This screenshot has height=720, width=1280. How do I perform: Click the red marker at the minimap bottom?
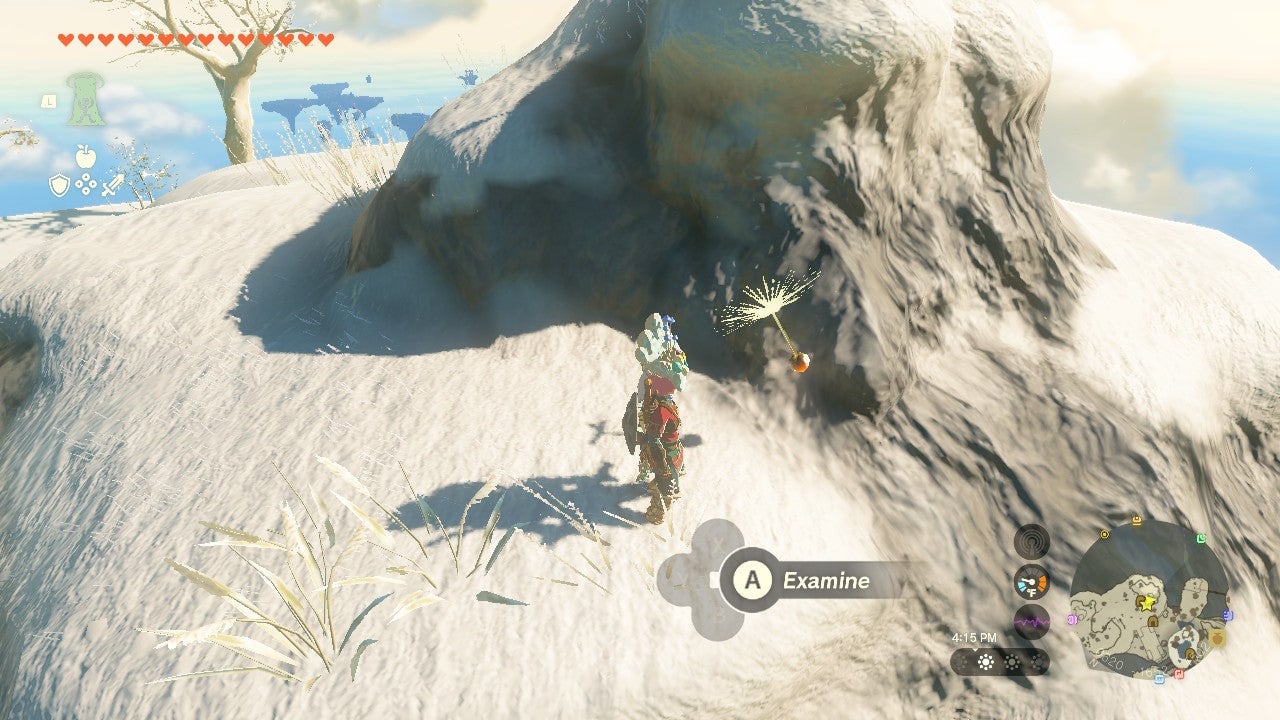click(1178, 674)
